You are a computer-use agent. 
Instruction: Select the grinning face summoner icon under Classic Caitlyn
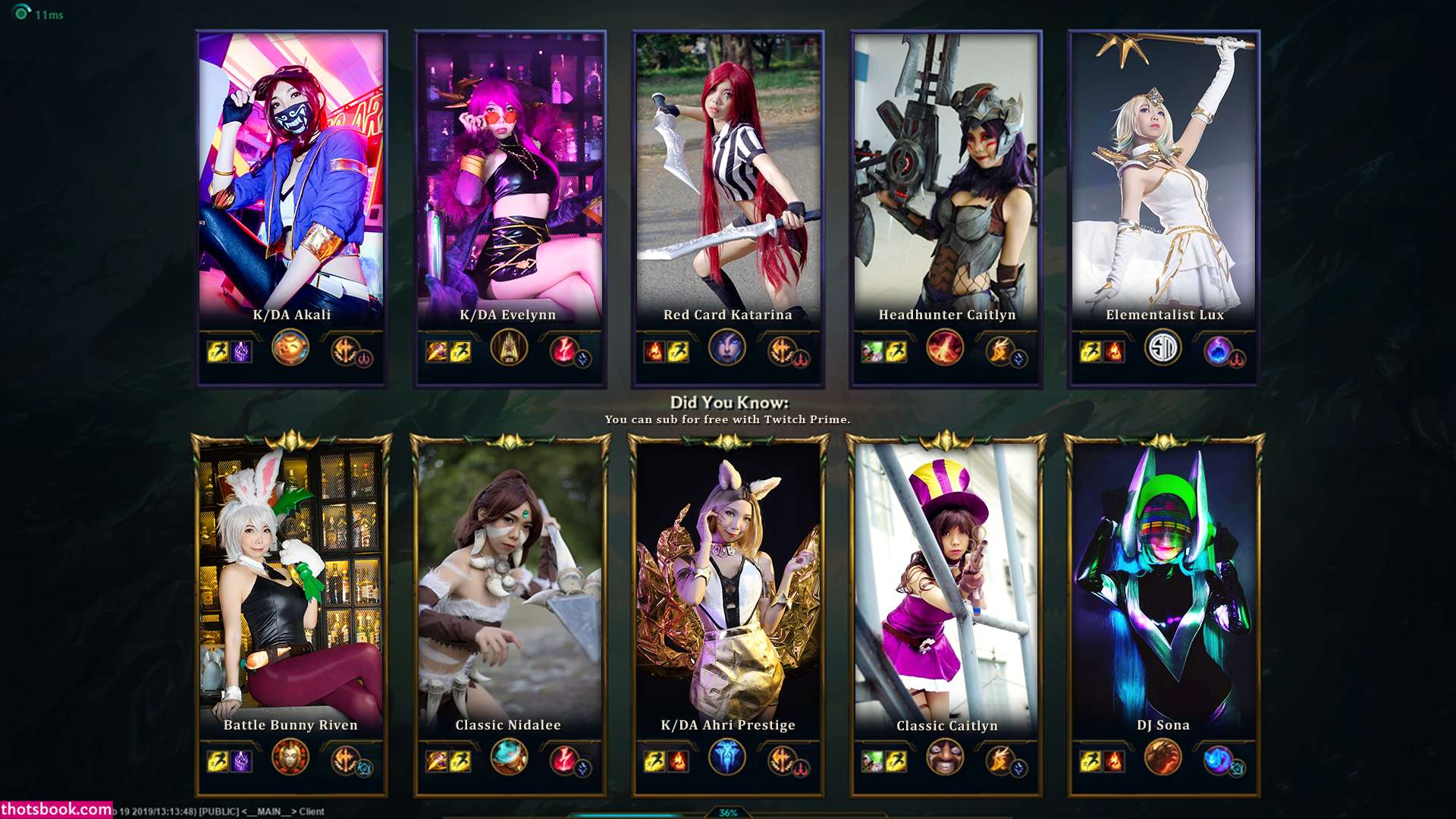click(x=945, y=758)
